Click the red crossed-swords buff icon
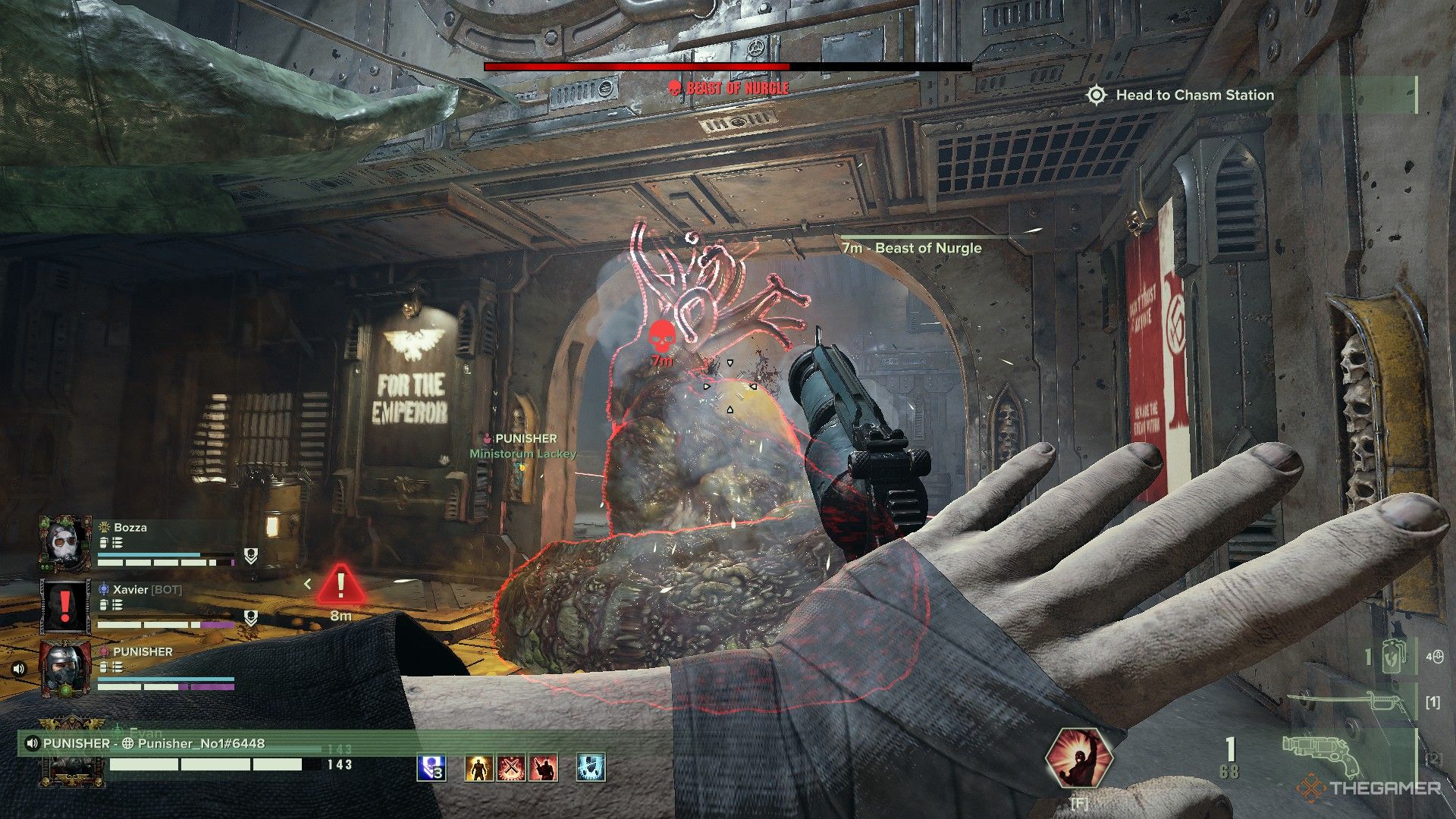Screen dimensions: 1456x819 point(511,768)
